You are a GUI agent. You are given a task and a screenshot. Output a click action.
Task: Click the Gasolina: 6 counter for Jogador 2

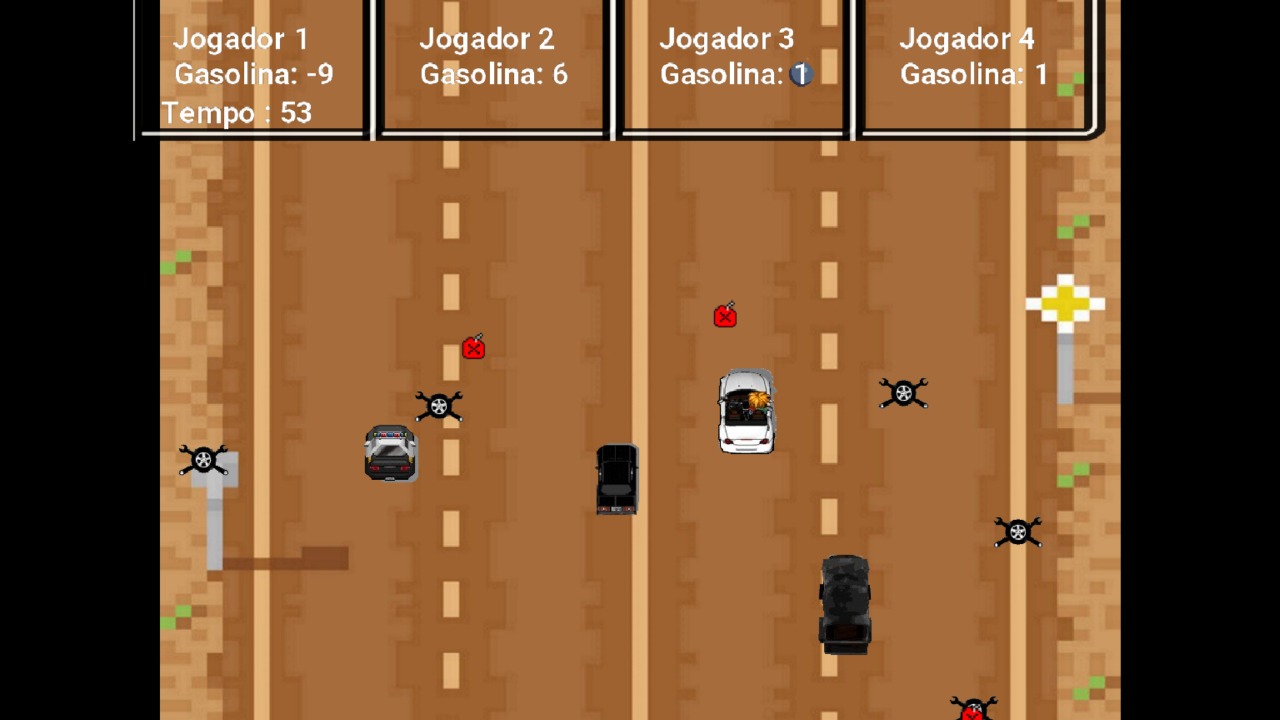pyautogui.click(x=493, y=74)
